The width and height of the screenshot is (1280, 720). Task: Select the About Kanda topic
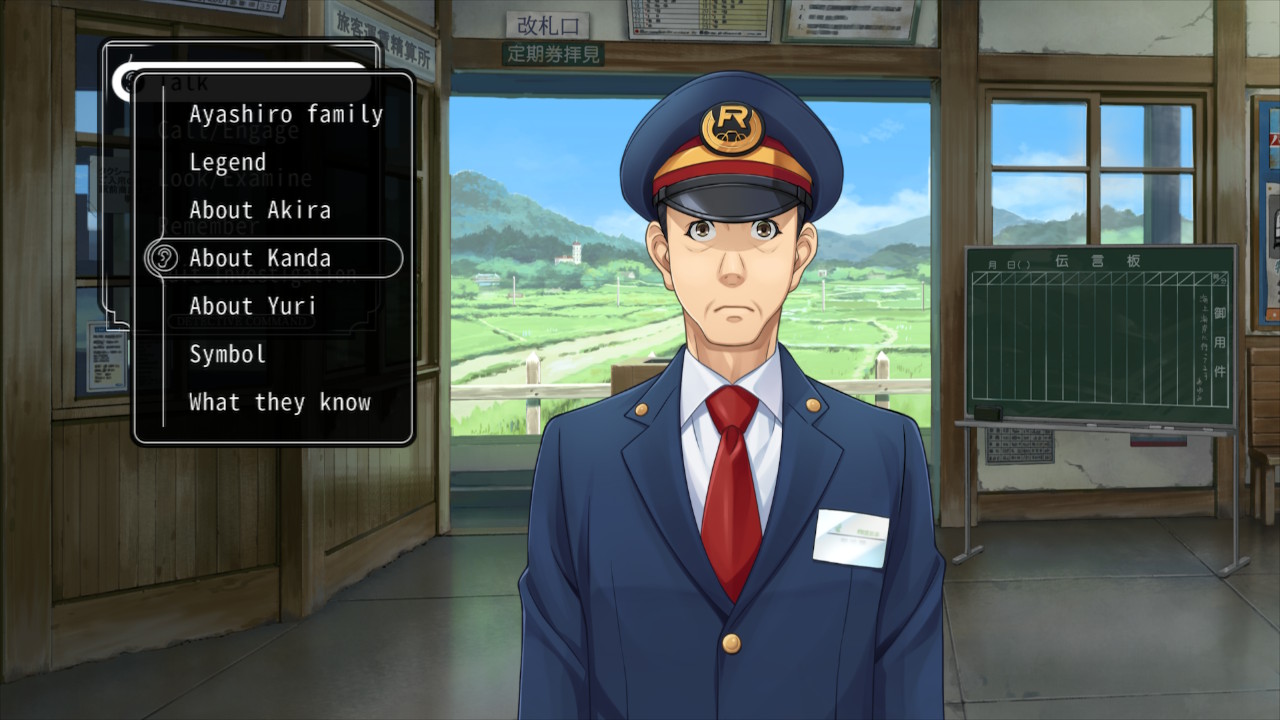click(262, 258)
